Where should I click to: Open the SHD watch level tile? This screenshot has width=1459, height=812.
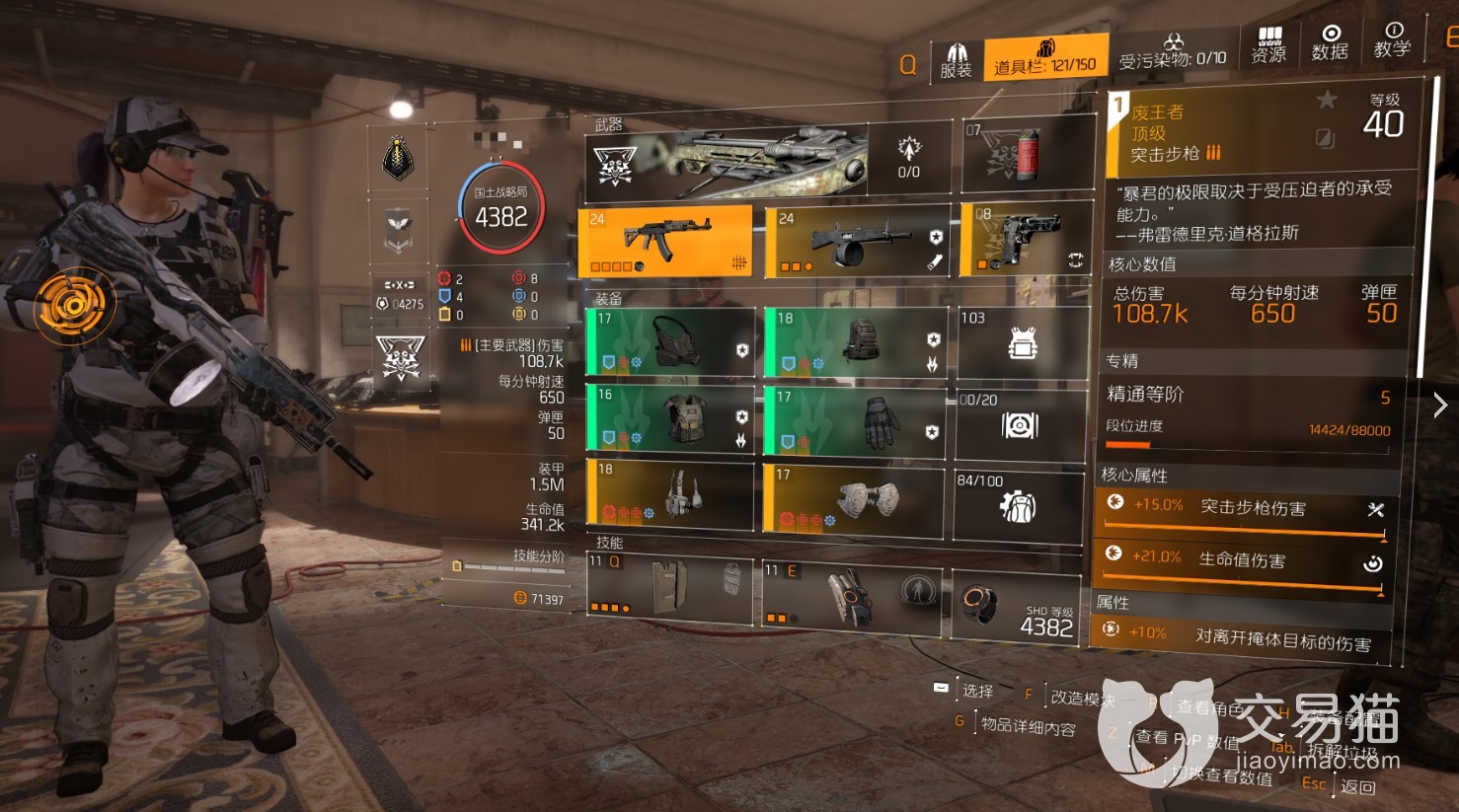point(1017,606)
